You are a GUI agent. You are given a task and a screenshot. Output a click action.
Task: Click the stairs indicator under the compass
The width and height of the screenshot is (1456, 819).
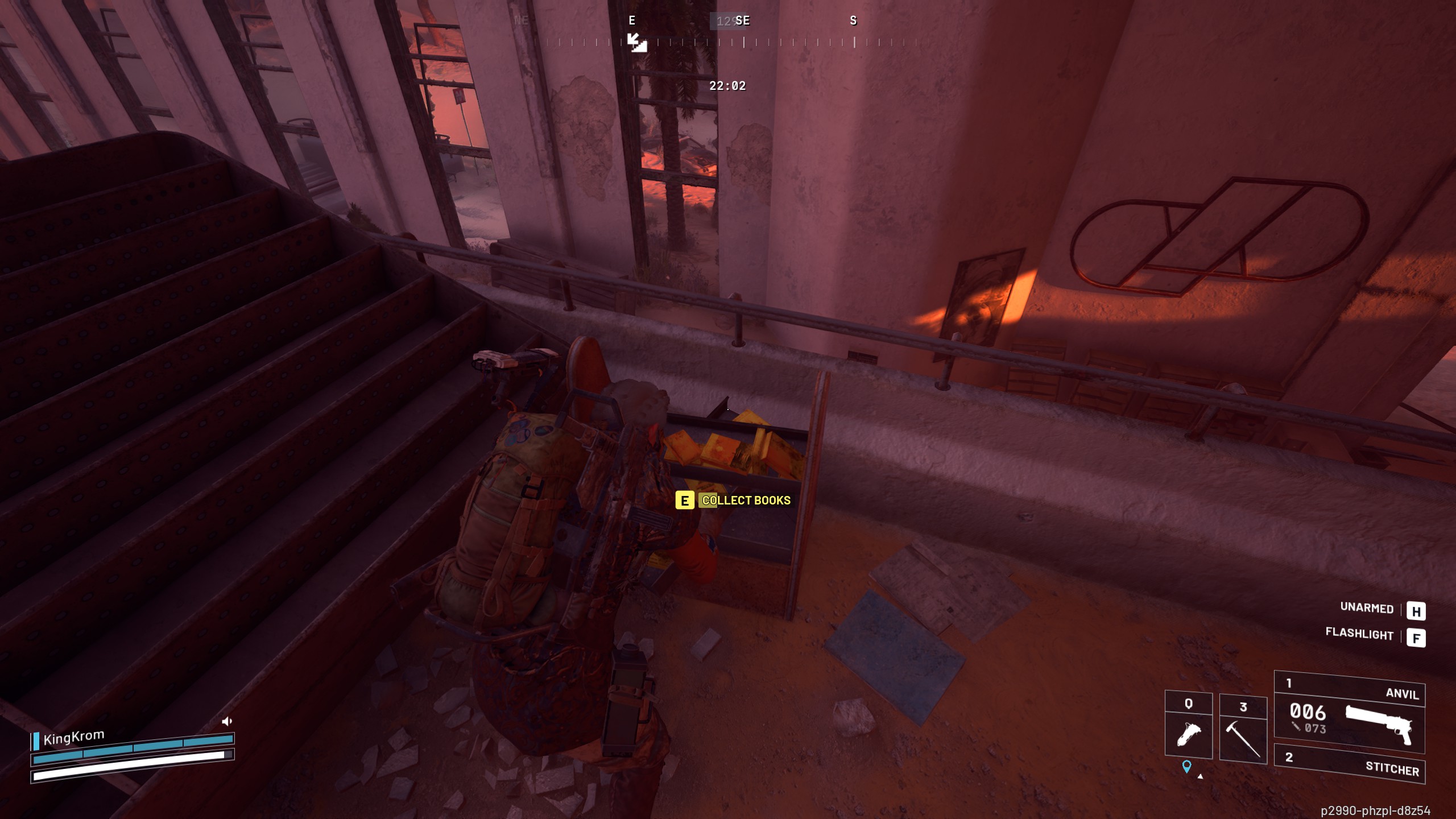click(x=638, y=43)
